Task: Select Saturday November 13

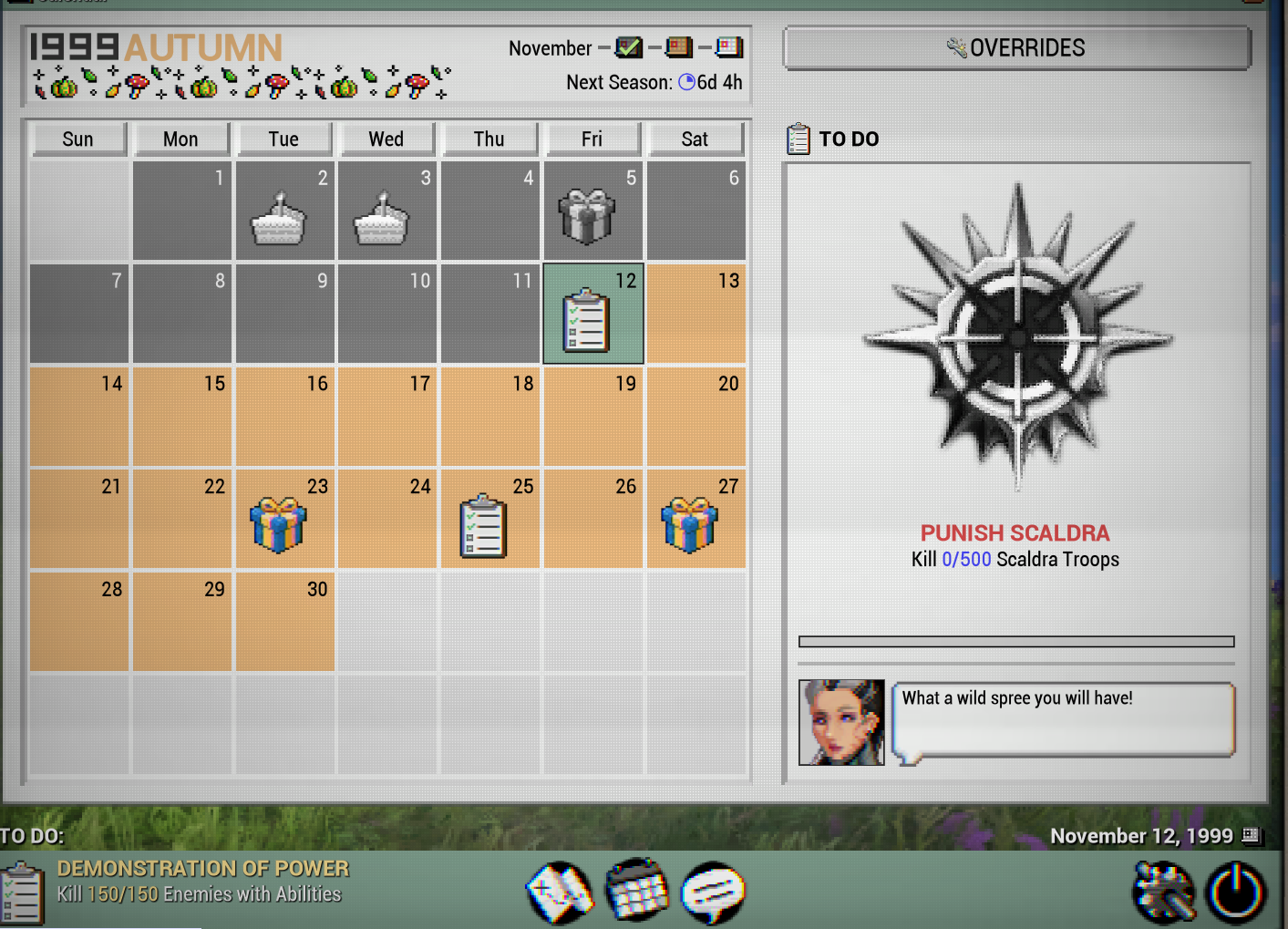Action: [696, 314]
